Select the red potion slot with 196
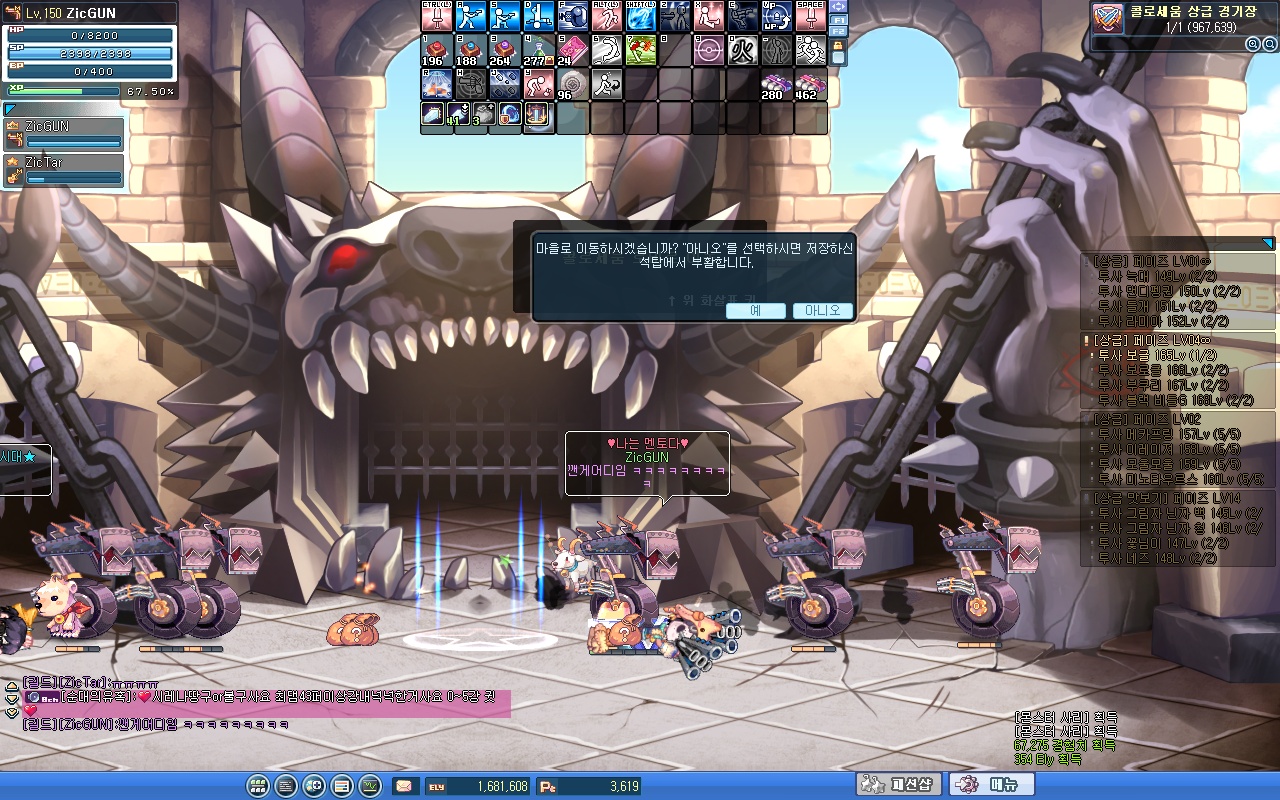1280x800 pixels. (x=436, y=50)
